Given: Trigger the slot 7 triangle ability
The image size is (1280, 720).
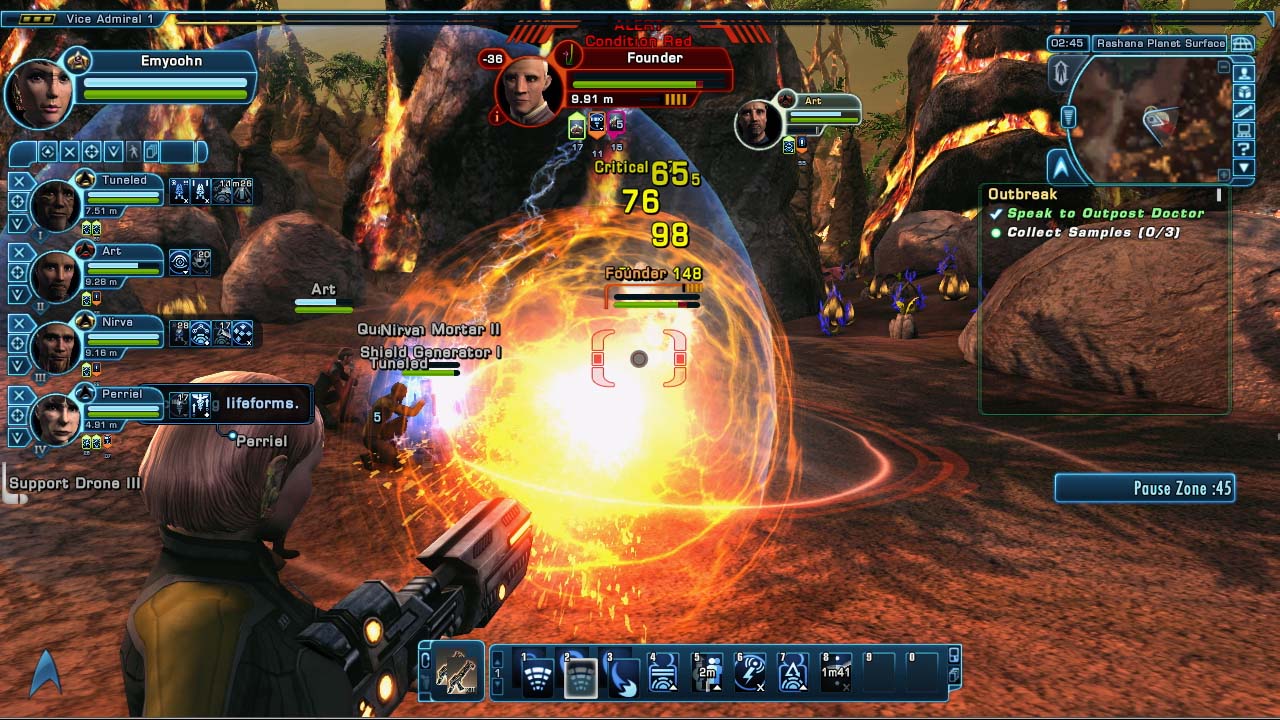Looking at the screenshot, I should pyautogui.click(x=793, y=675).
